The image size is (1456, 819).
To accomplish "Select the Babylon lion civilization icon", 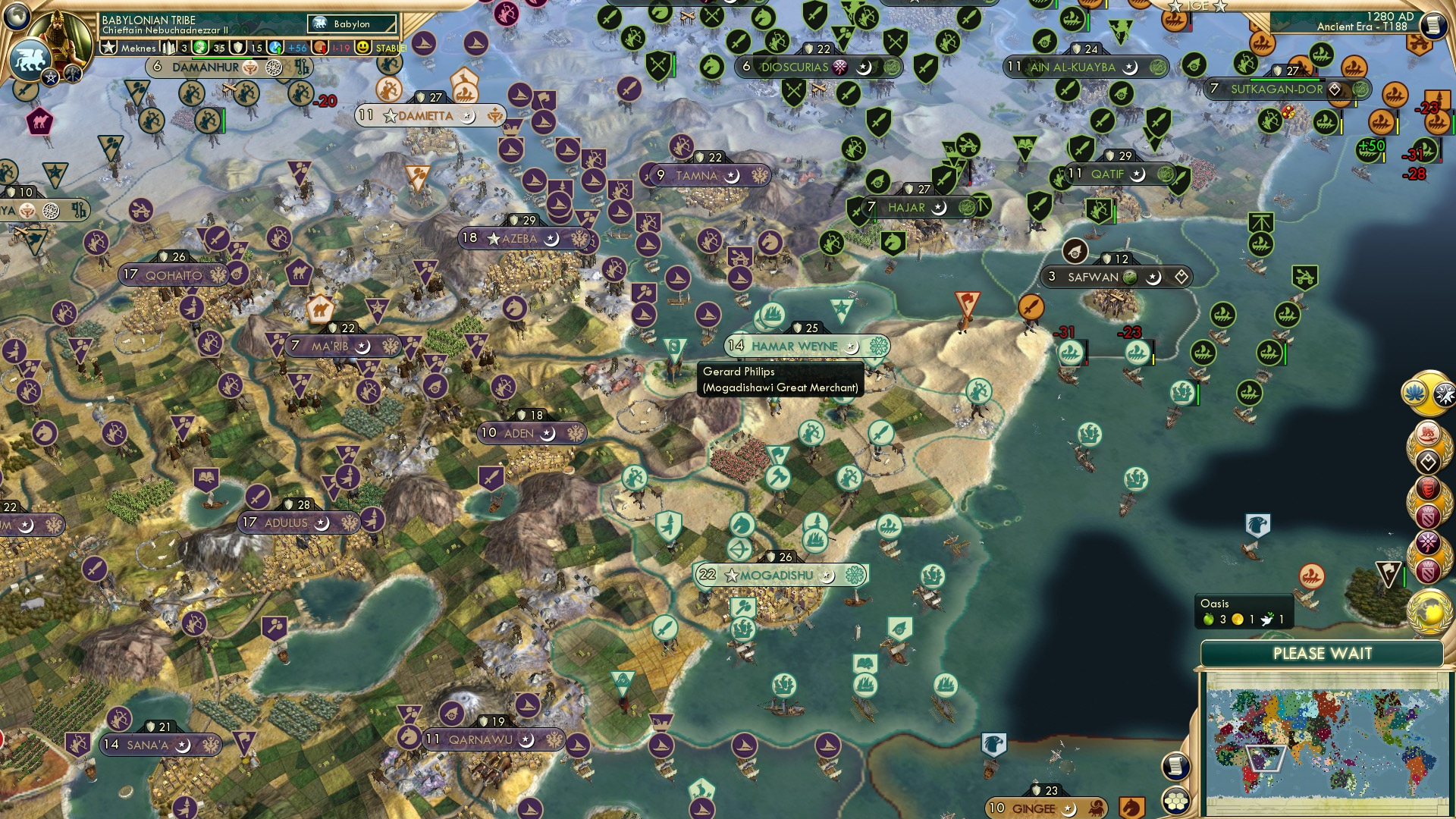I will (x=29, y=59).
